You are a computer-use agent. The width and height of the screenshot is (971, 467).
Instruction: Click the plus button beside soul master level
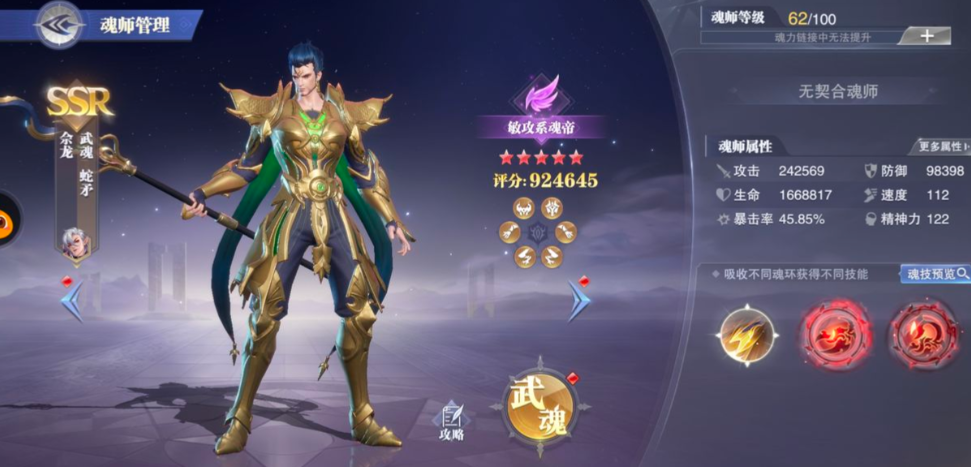point(925,36)
